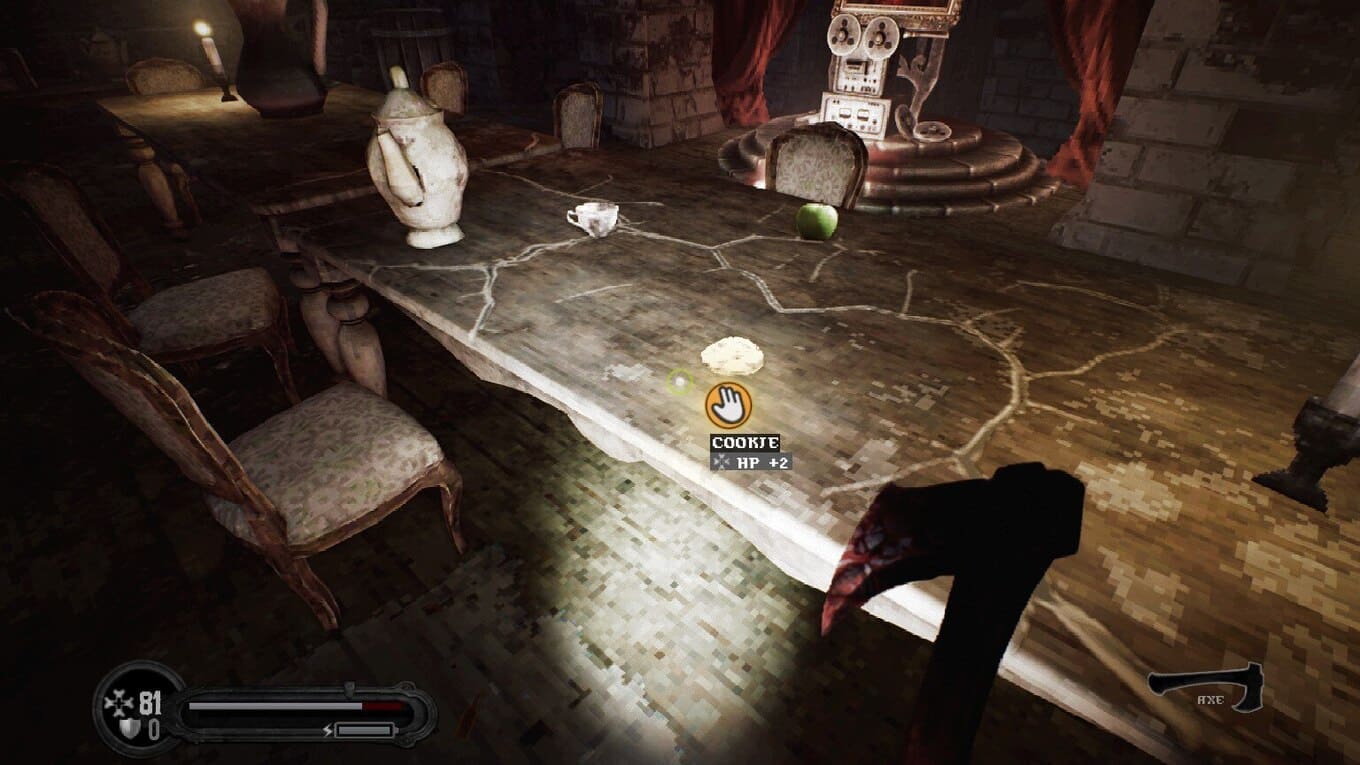
Task: Click the orange hand interact icon
Action: coord(728,405)
